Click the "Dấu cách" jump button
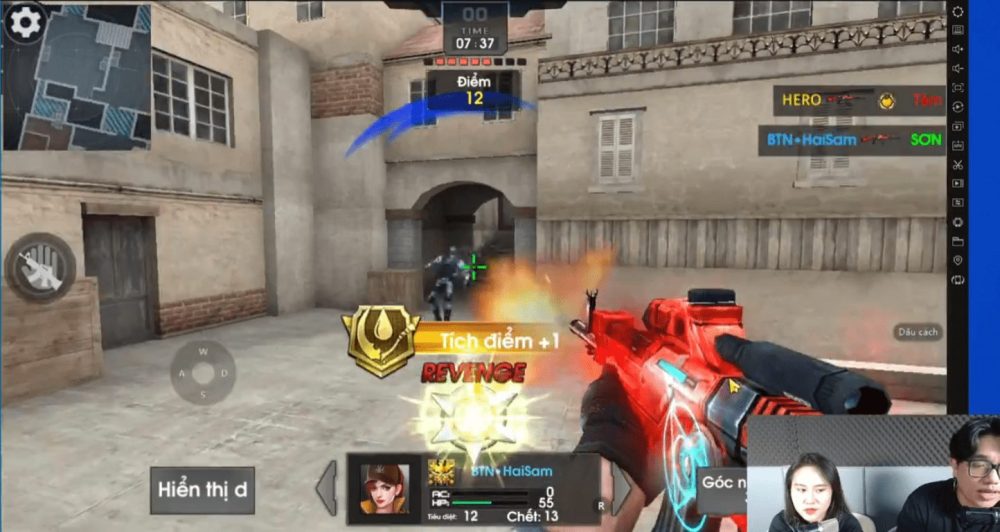Viewport: 1000px width, 532px height. pos(918,332)
